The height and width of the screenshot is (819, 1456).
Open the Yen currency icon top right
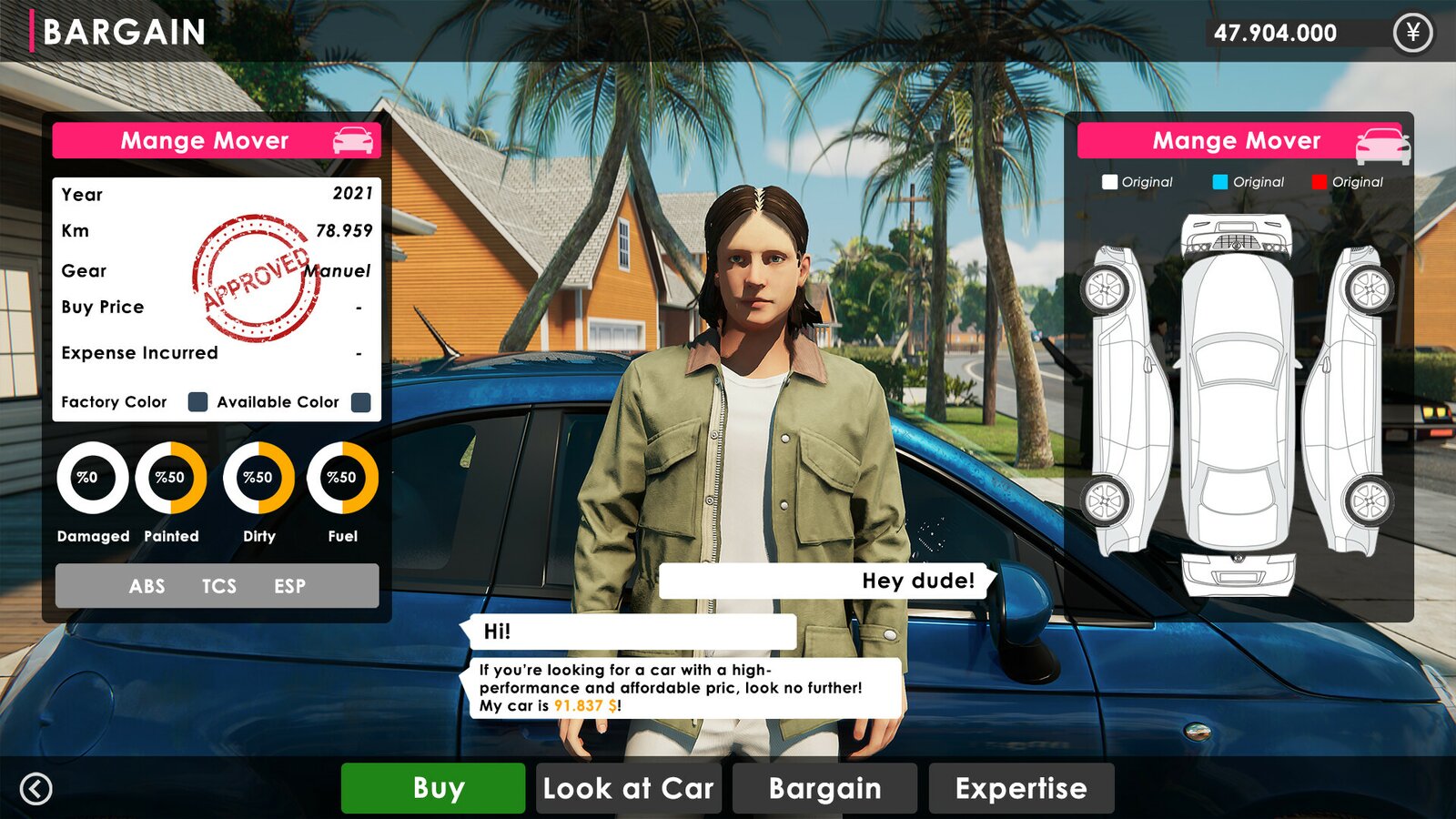pyautogui.click(x=1413, y=34)
